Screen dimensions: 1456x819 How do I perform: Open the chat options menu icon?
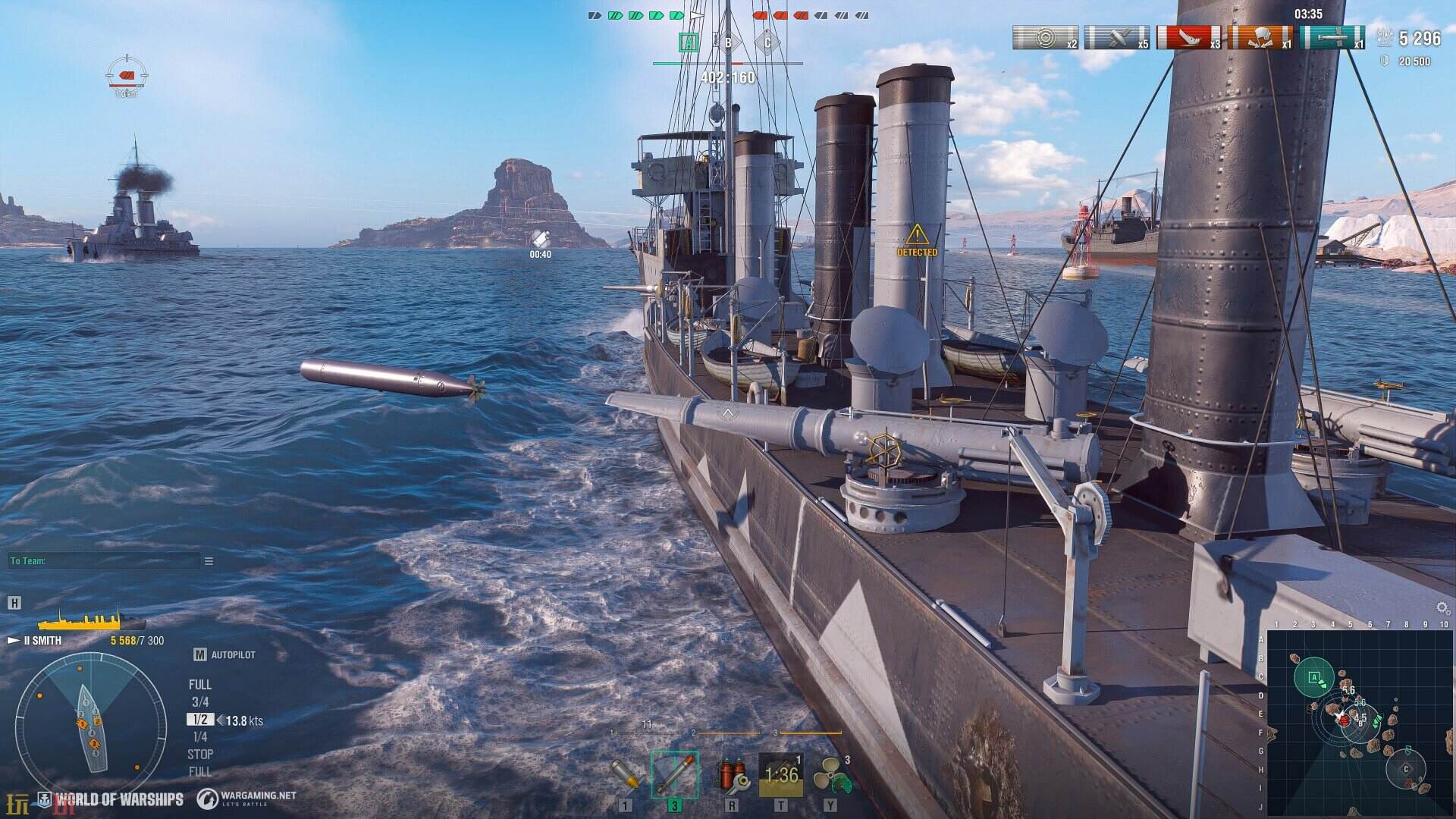click(209, 561)
